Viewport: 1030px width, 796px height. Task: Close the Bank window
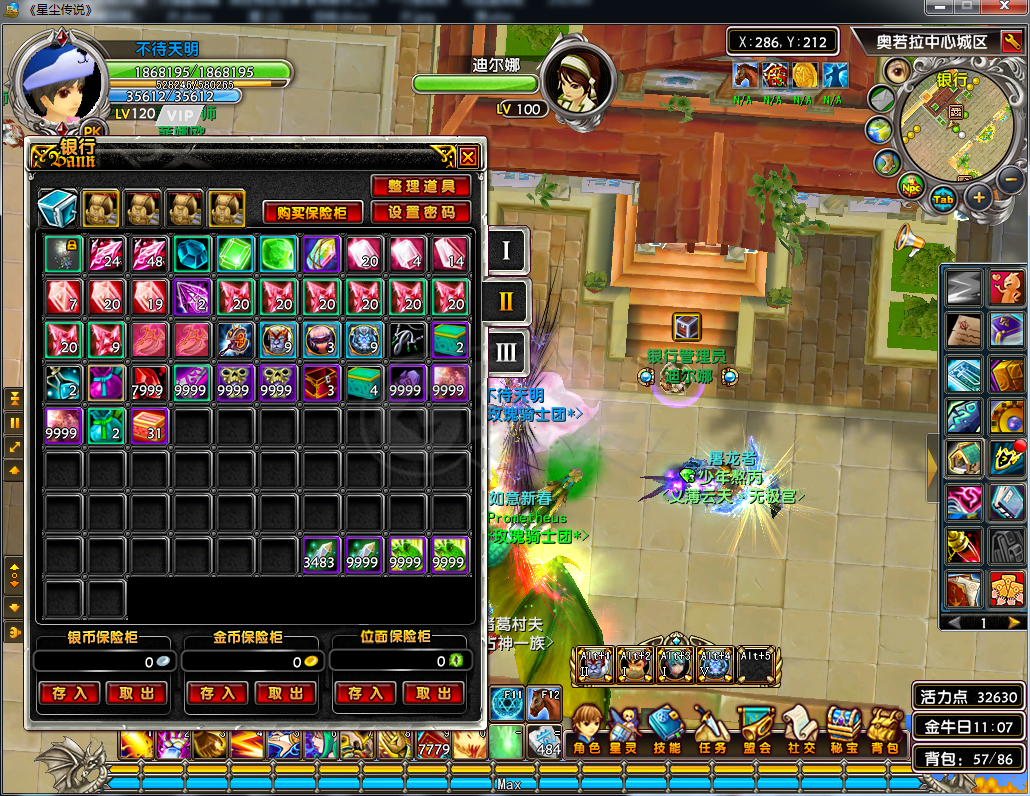[468, 156]
